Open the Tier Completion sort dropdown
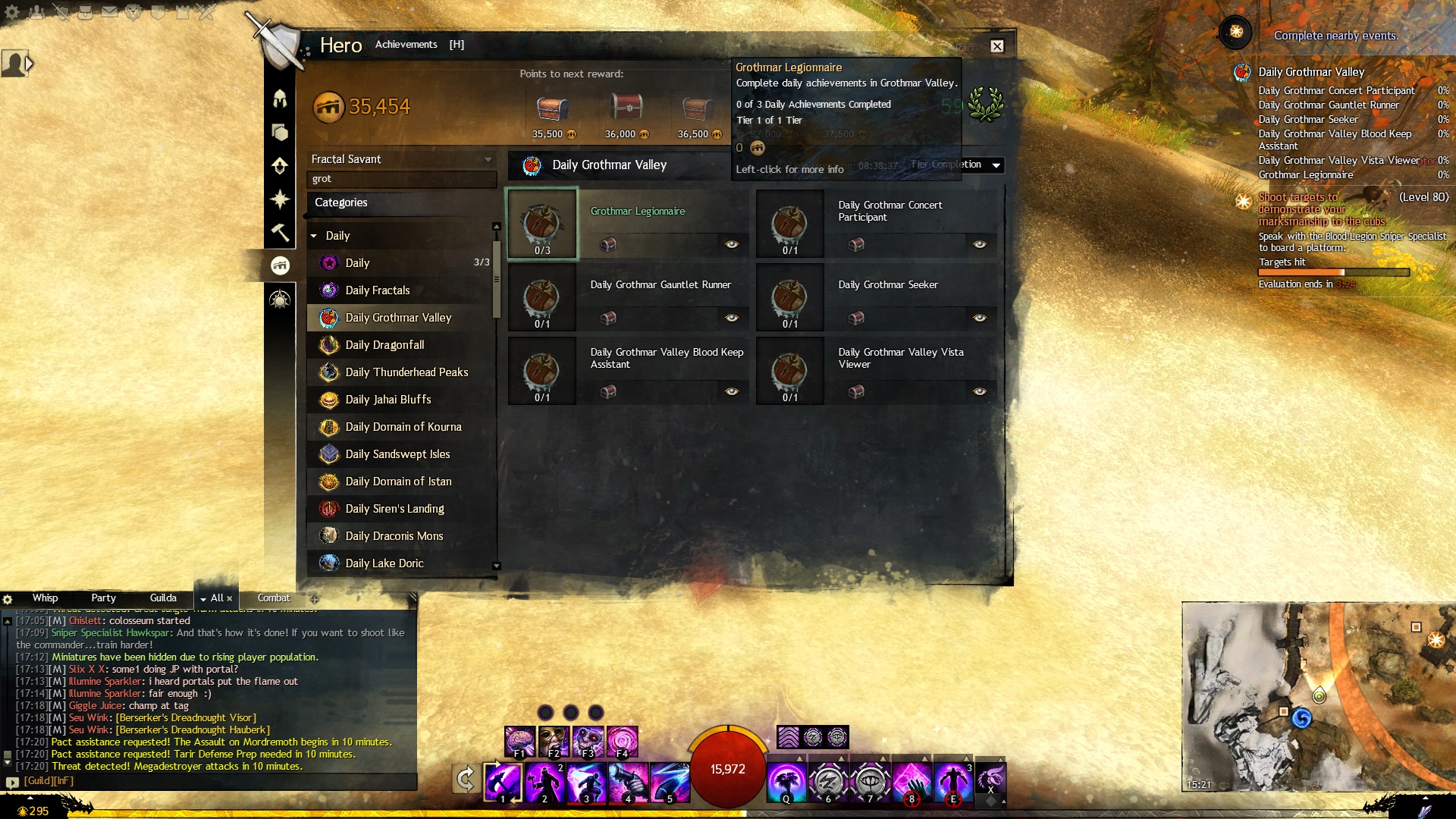1456x819 pixels. pos(996,165)
